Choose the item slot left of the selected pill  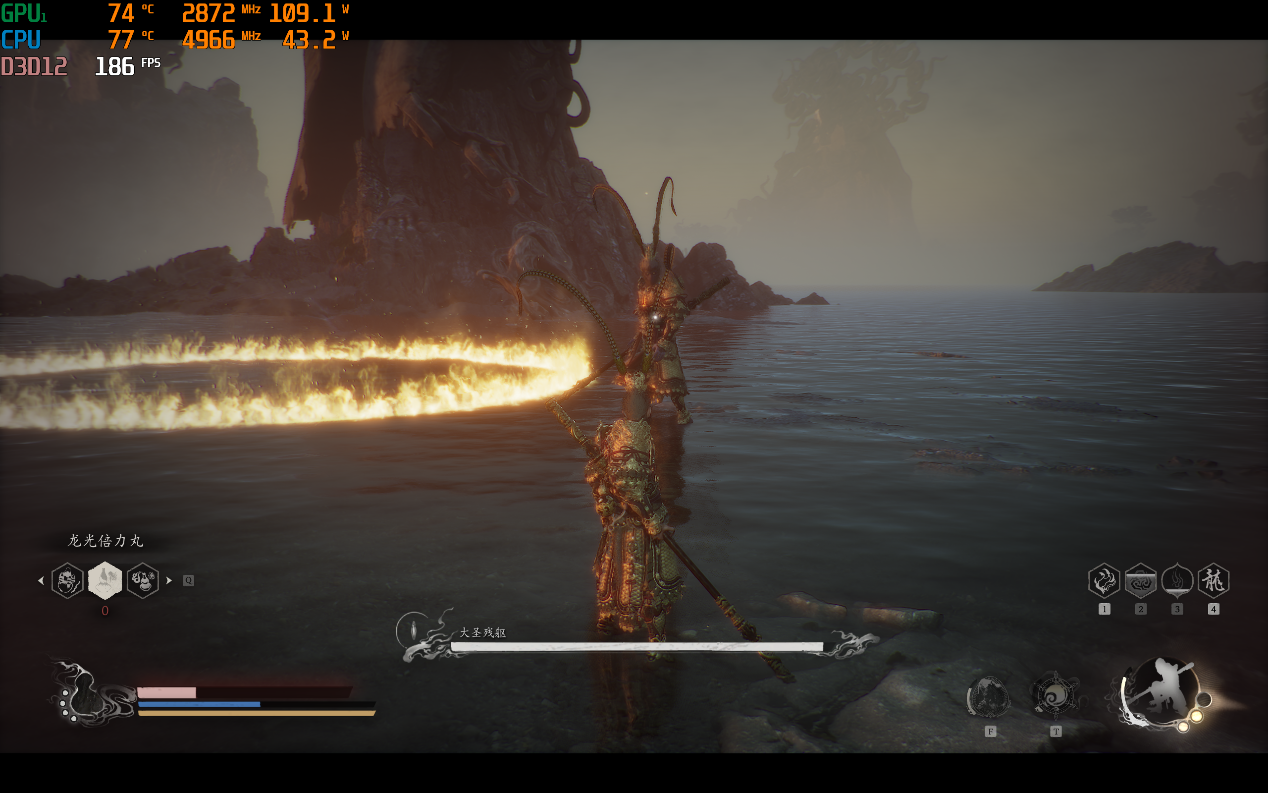[68, 580]
